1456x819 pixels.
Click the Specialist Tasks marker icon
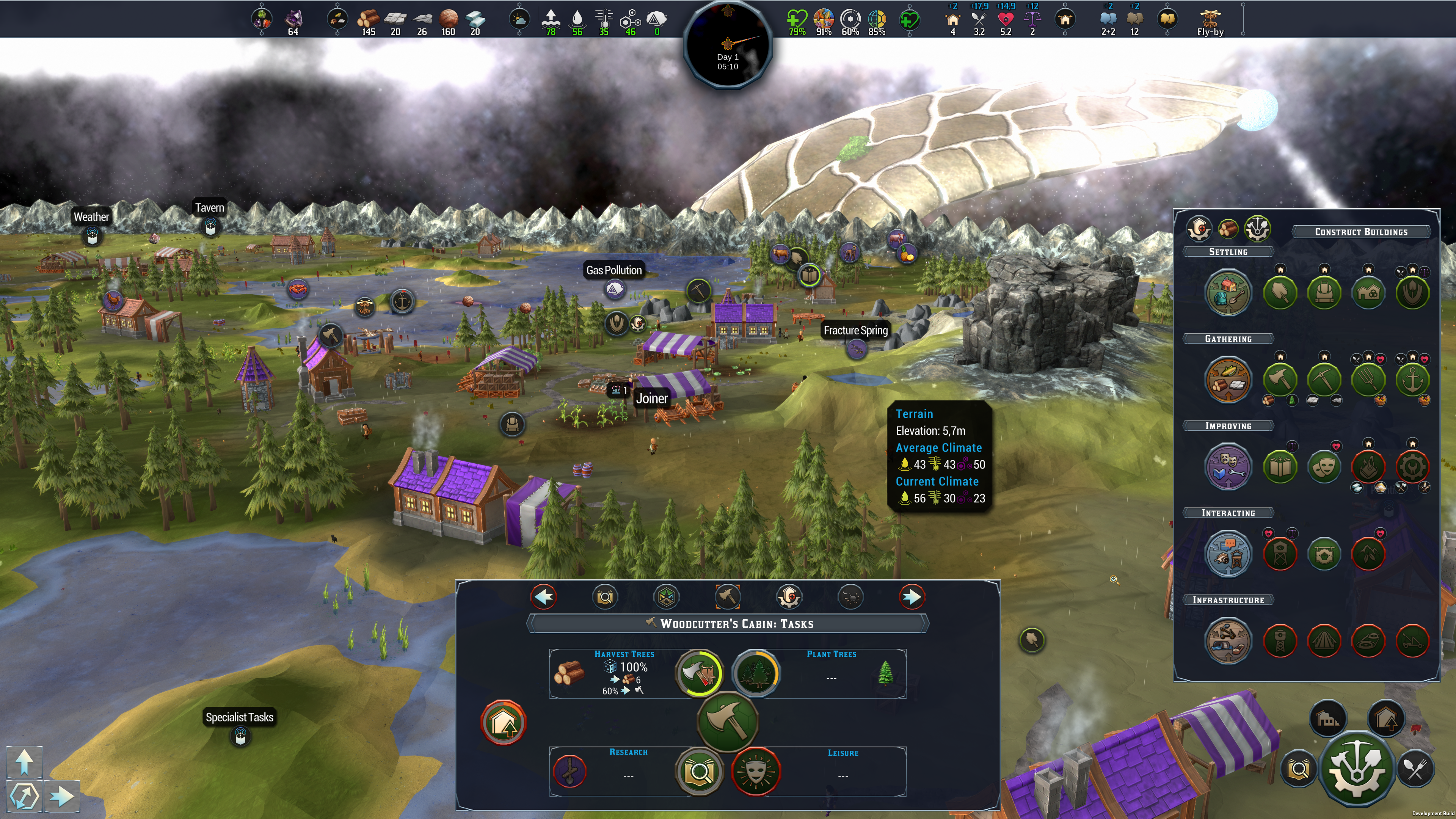pyautogui.click(x=240, y=736)
